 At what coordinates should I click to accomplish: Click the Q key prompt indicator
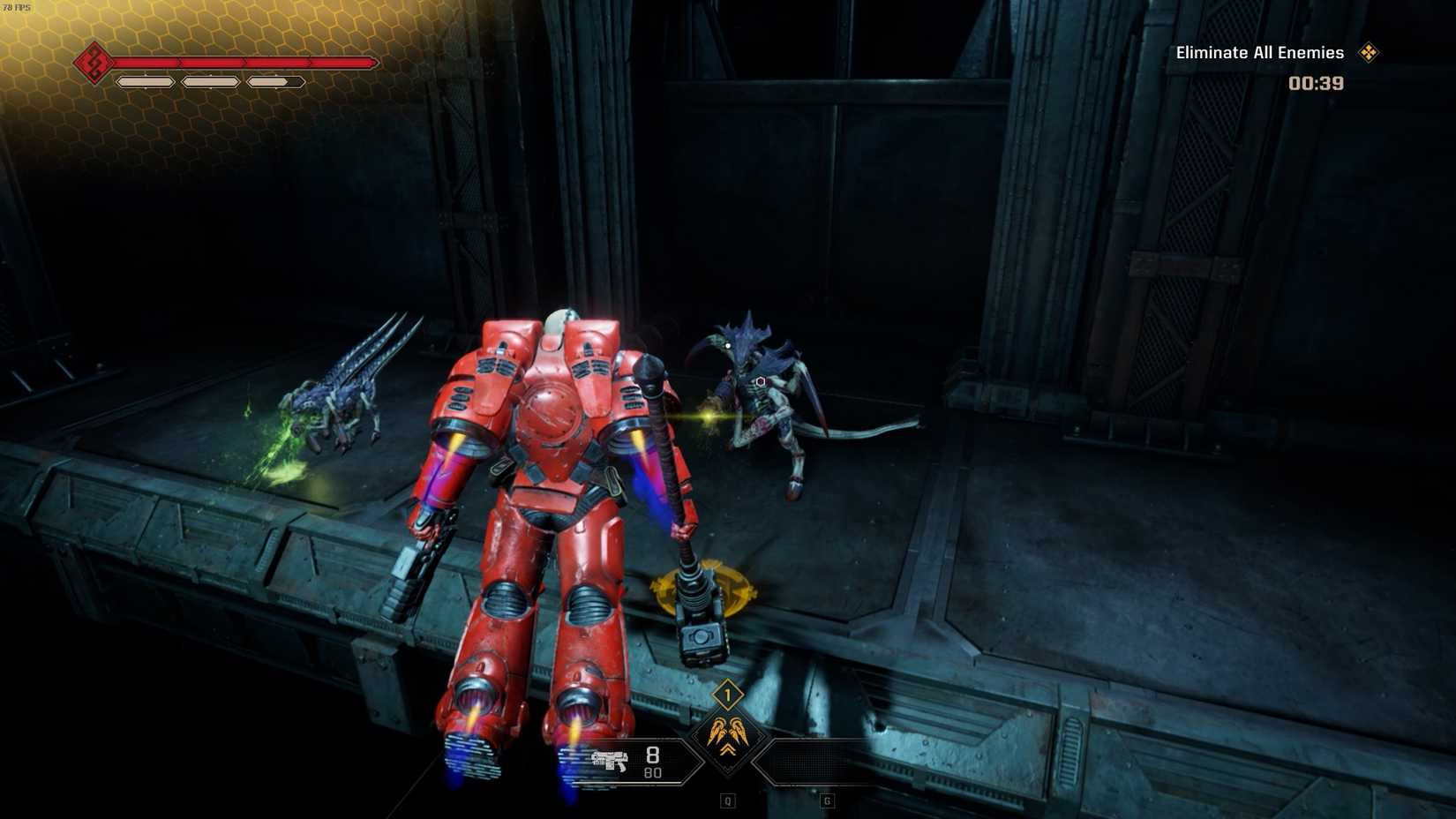(x=727, y=800)
